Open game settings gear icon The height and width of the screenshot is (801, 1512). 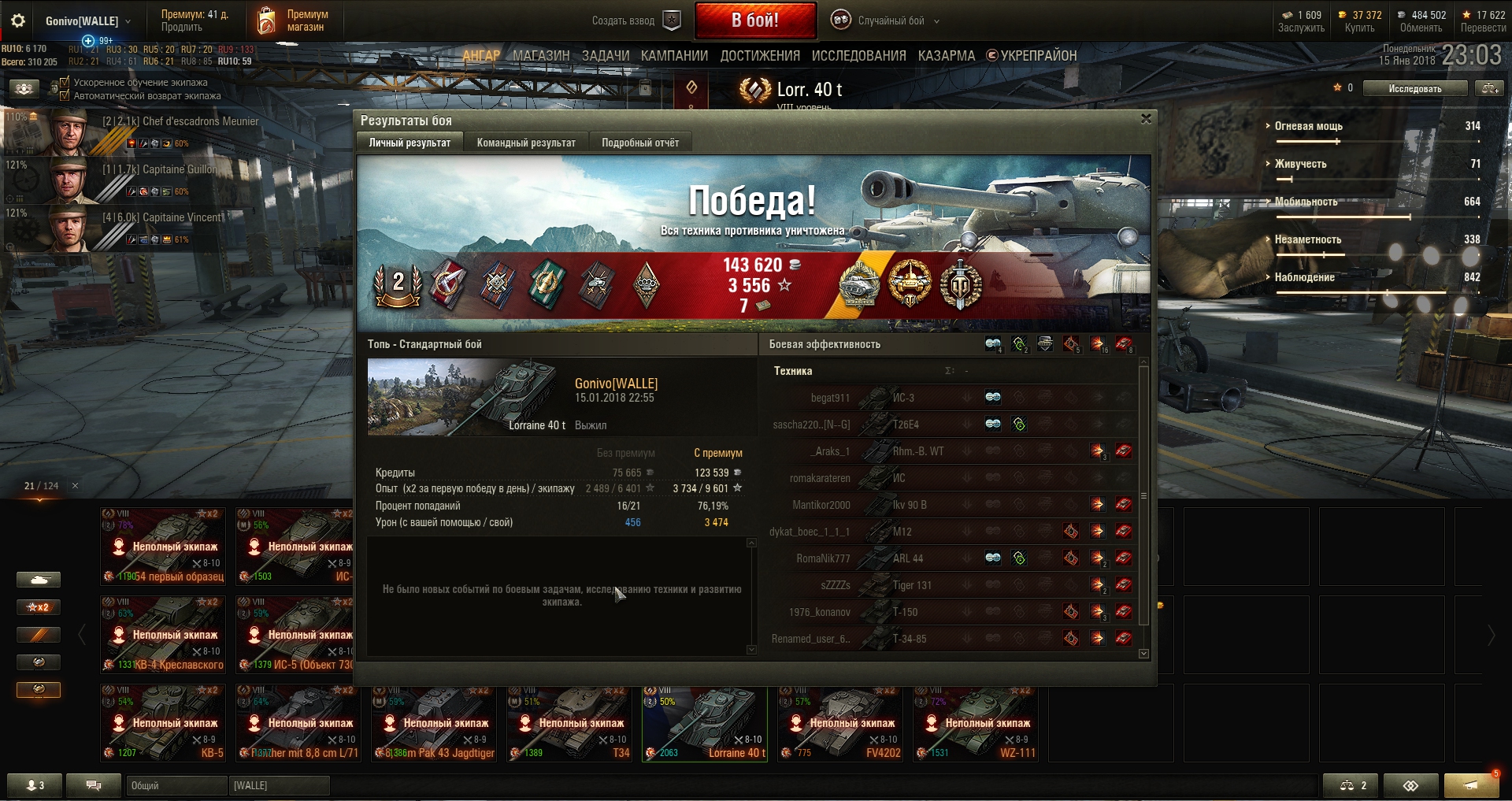pyautogui.click(x=17, y=20)
